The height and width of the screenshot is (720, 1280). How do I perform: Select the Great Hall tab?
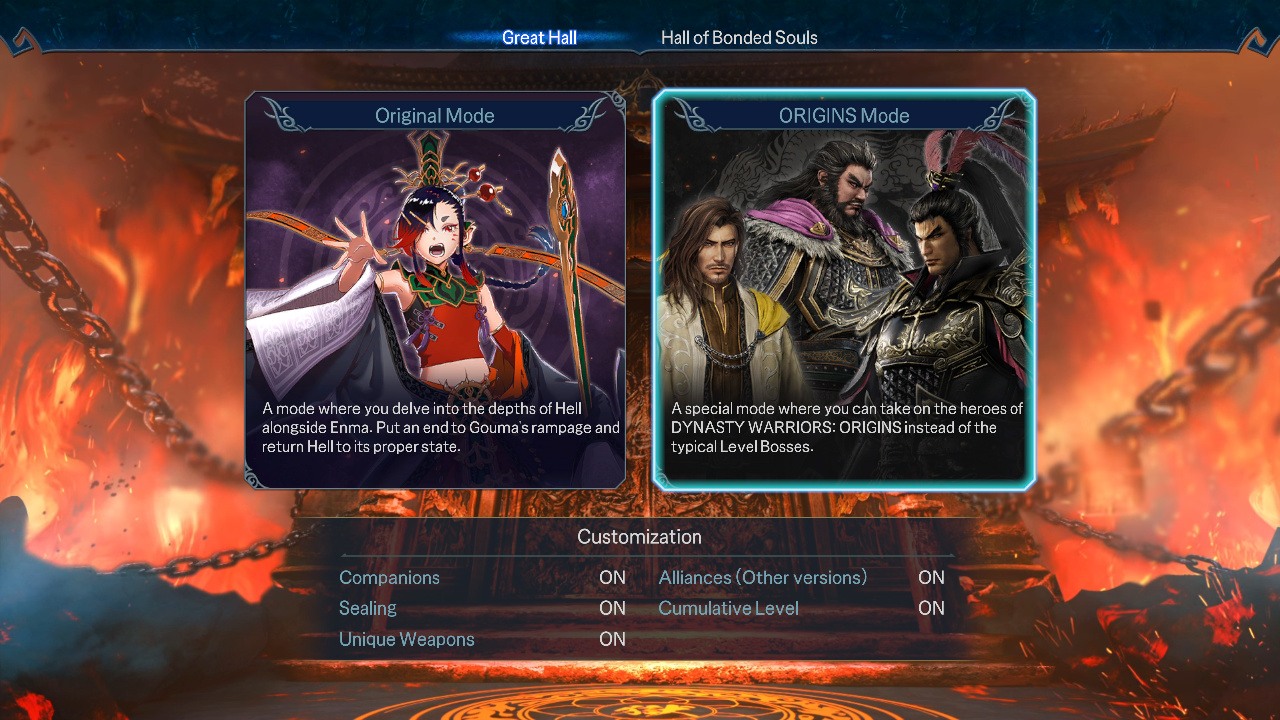point(539,38)
